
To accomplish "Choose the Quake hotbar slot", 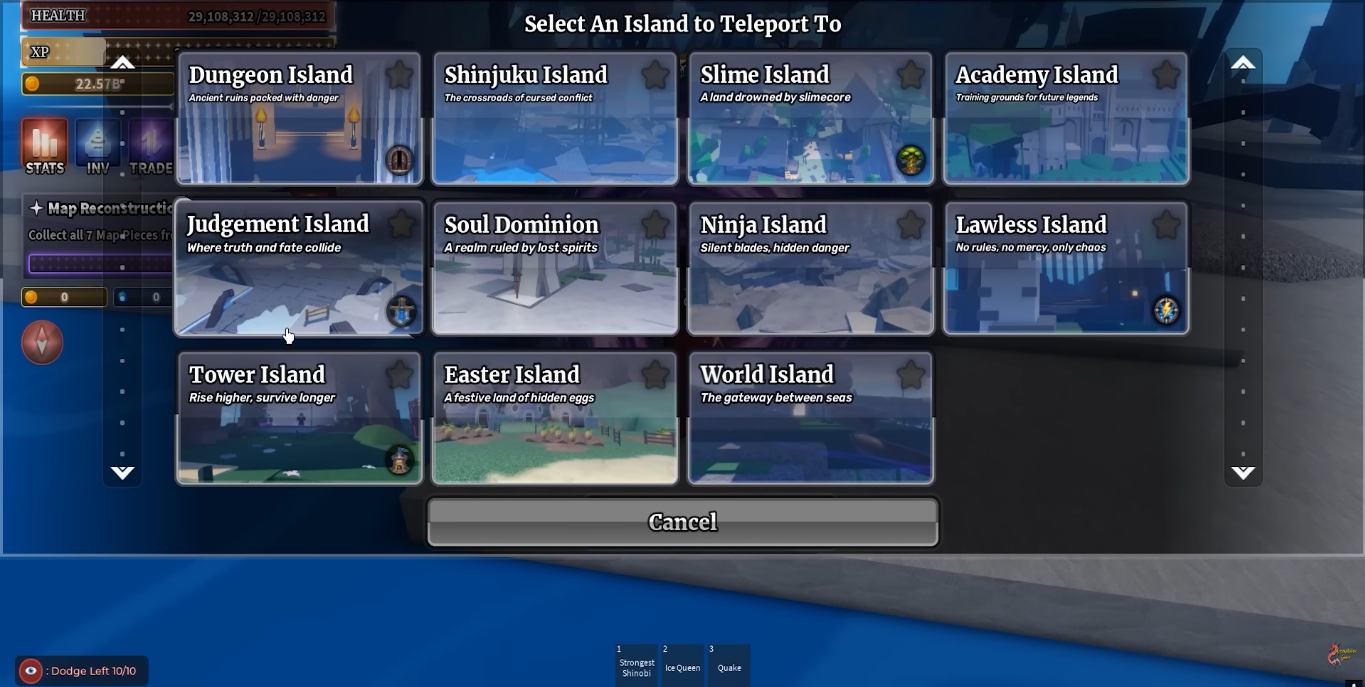I will click(729, 665).
